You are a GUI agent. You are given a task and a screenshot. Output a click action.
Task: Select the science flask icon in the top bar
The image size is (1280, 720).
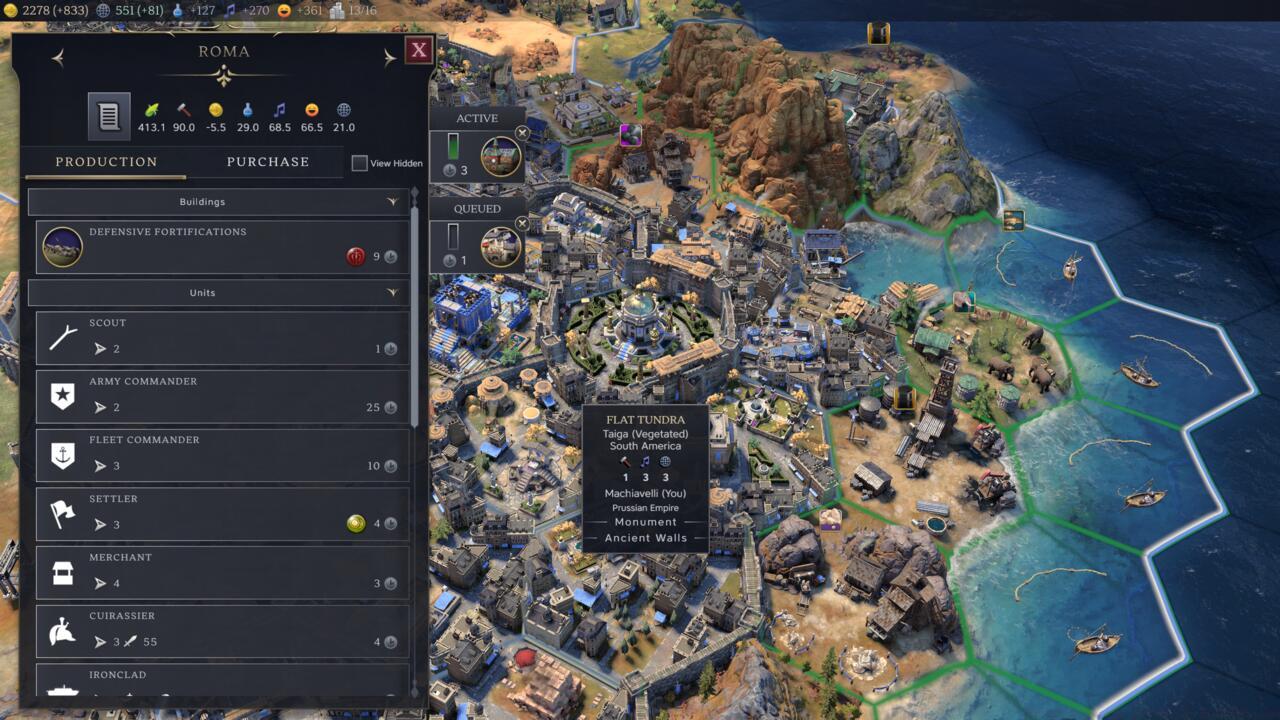(178, 11)
